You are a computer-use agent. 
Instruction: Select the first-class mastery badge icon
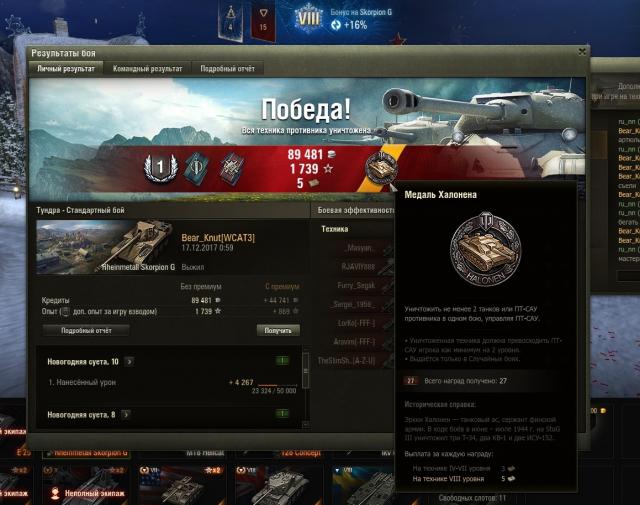(159, 167)
